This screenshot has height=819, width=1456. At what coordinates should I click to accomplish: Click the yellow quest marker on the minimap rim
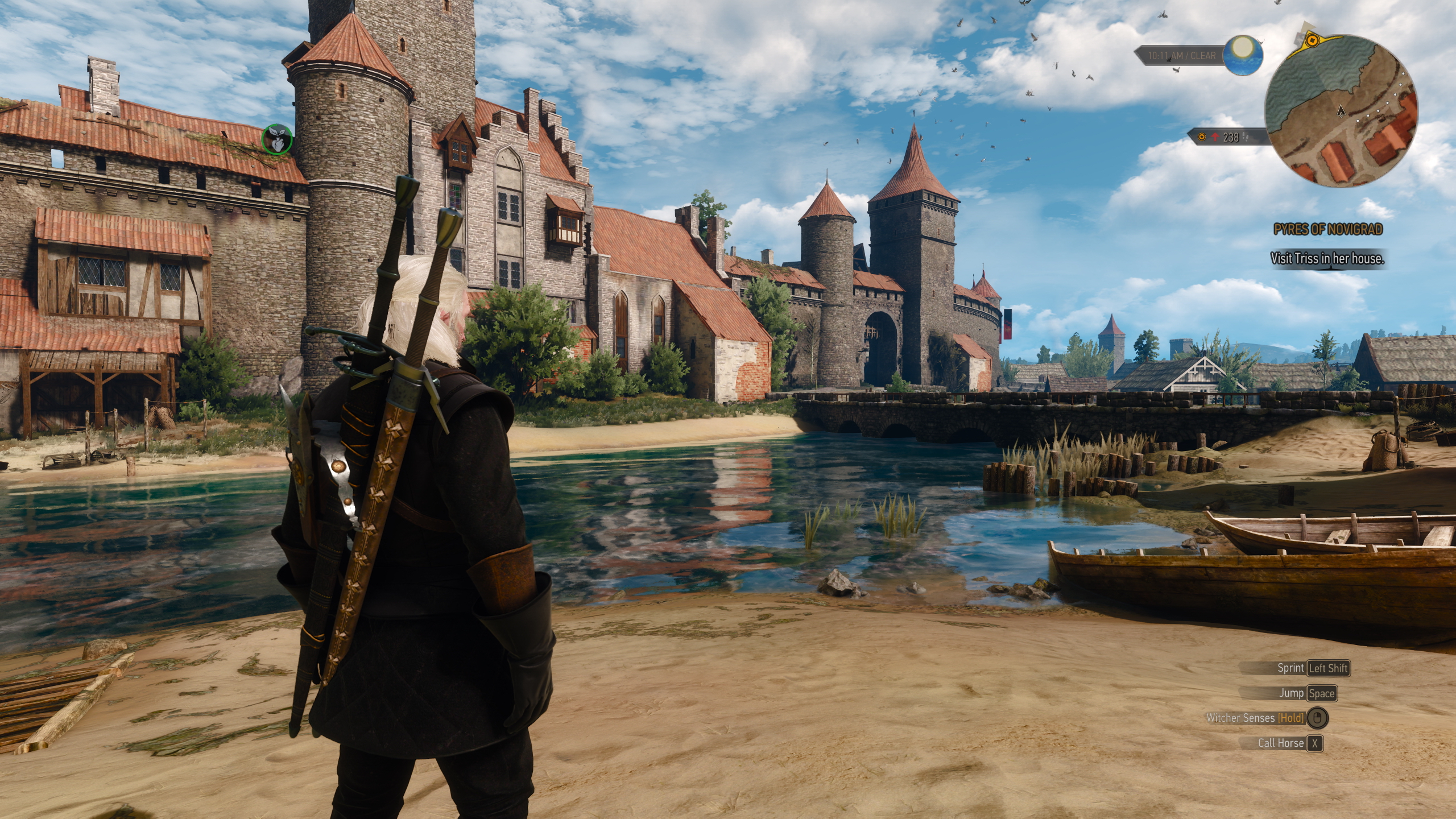click(1312, 40)
